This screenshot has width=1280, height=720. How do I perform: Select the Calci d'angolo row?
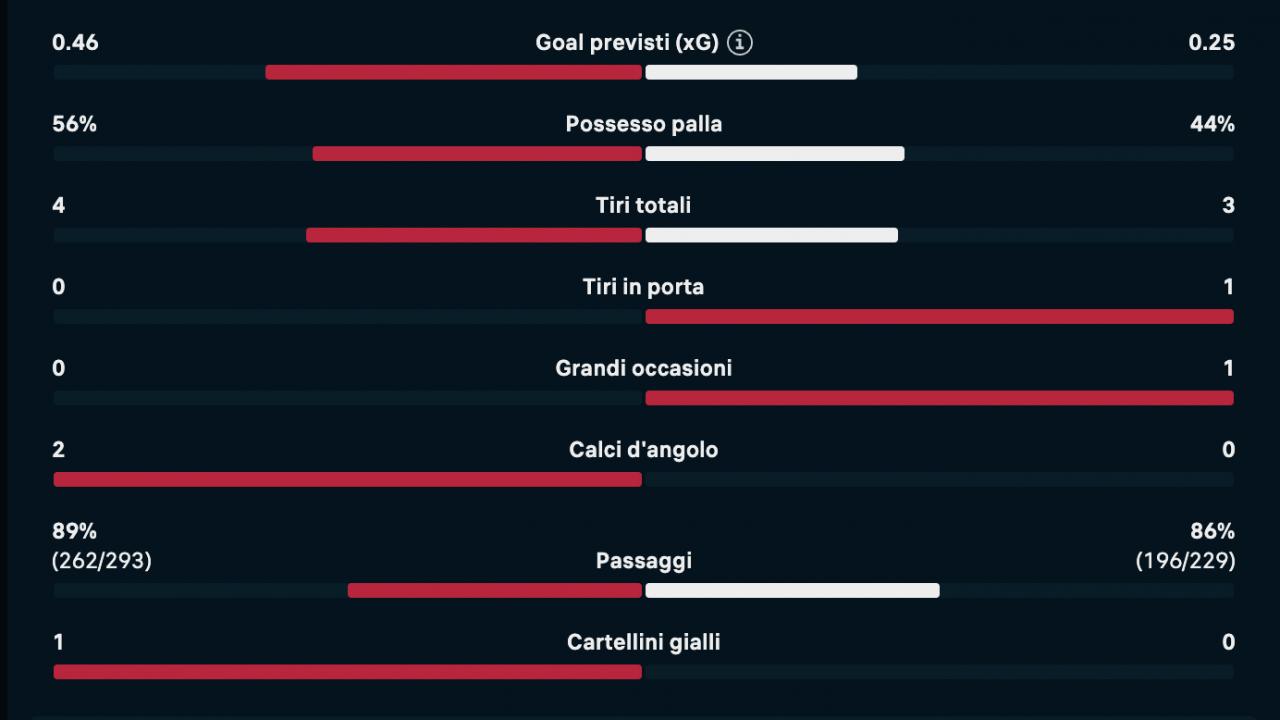[643, 449]
